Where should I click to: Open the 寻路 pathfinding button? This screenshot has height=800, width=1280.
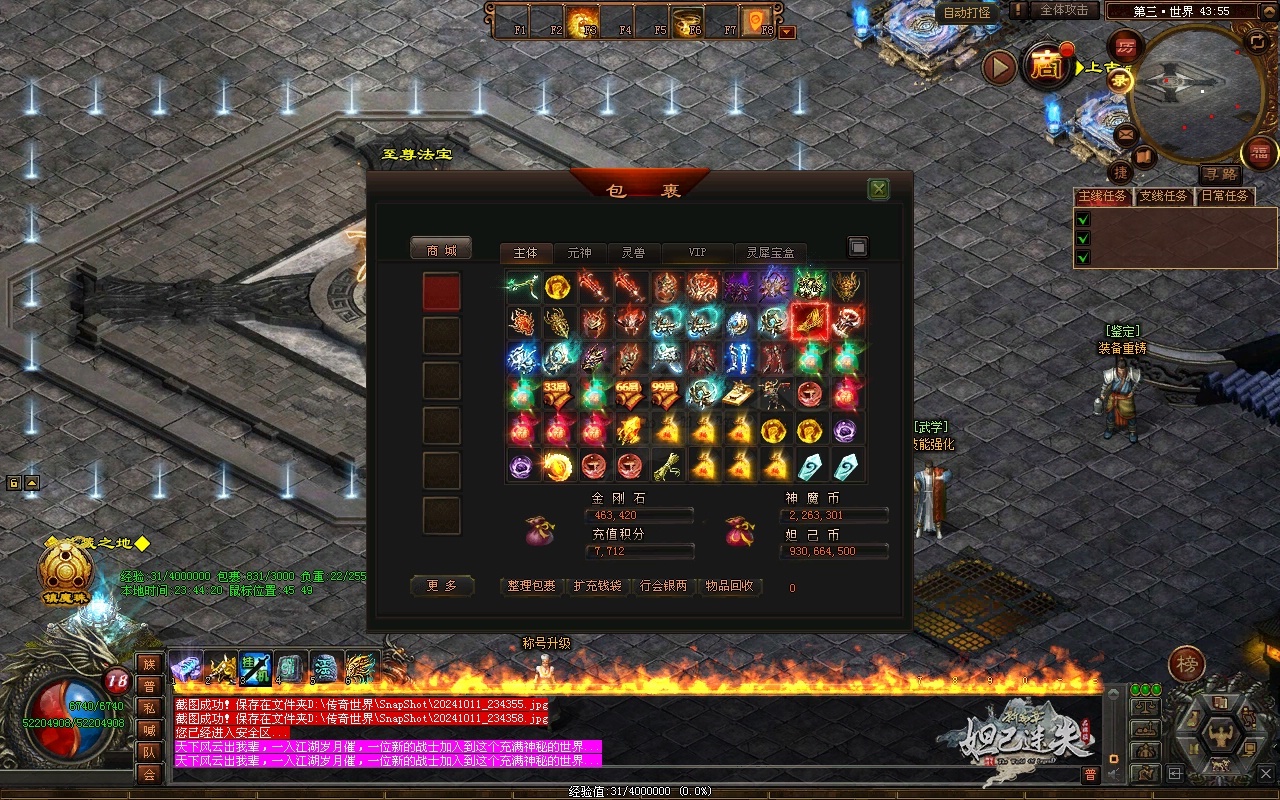coord(1219,173)
